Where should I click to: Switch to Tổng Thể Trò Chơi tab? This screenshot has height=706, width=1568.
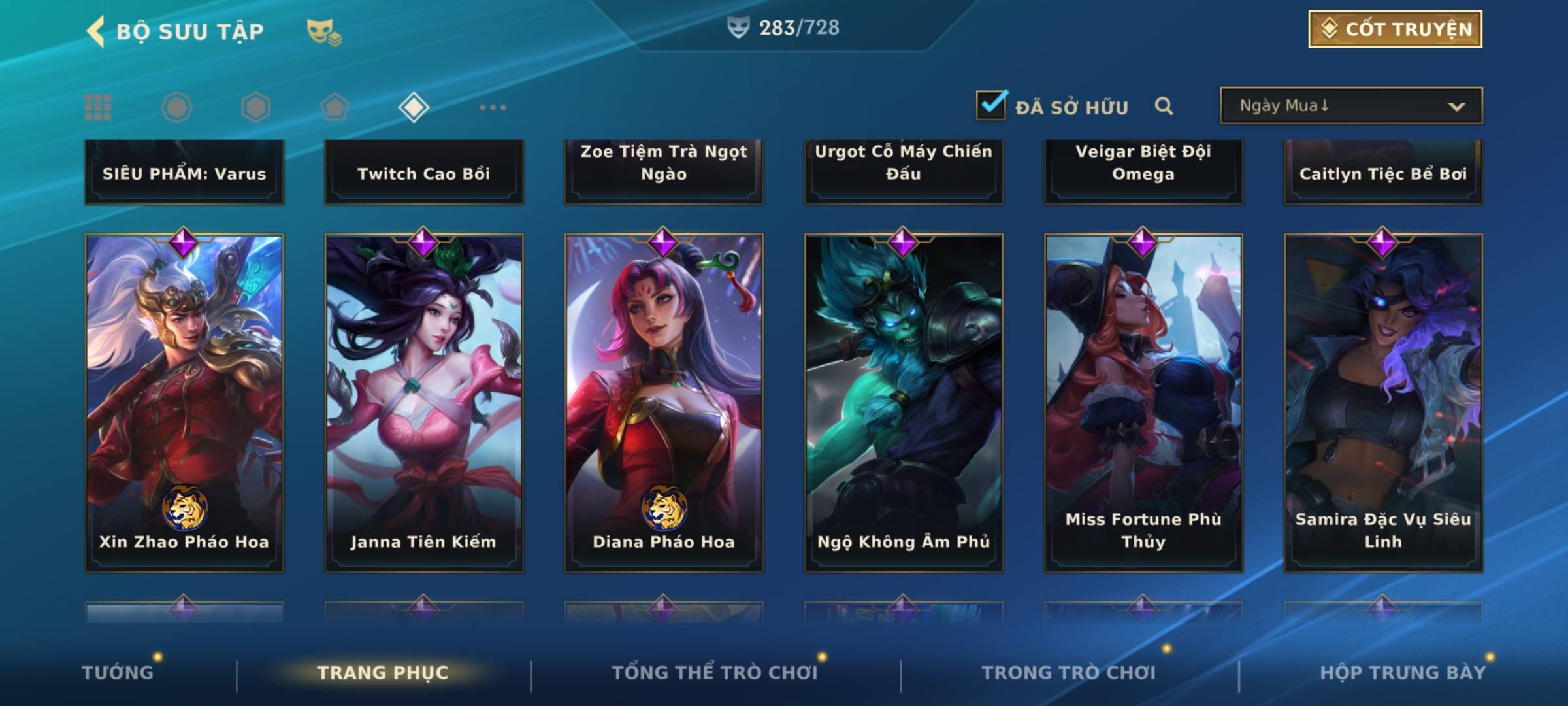[715, 673]
